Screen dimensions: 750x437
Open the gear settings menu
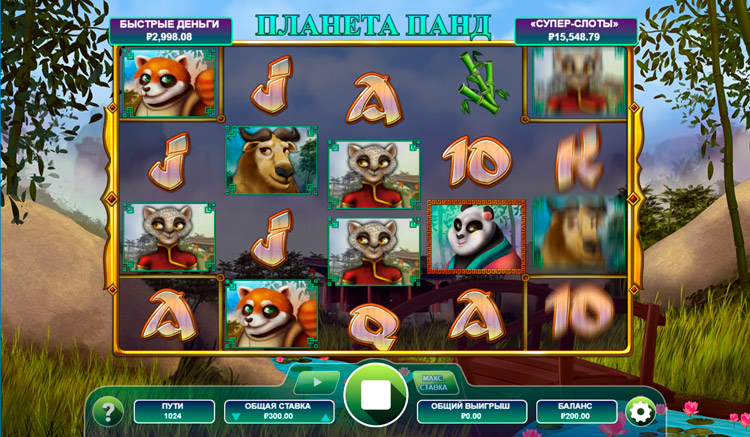pos(639,410)
